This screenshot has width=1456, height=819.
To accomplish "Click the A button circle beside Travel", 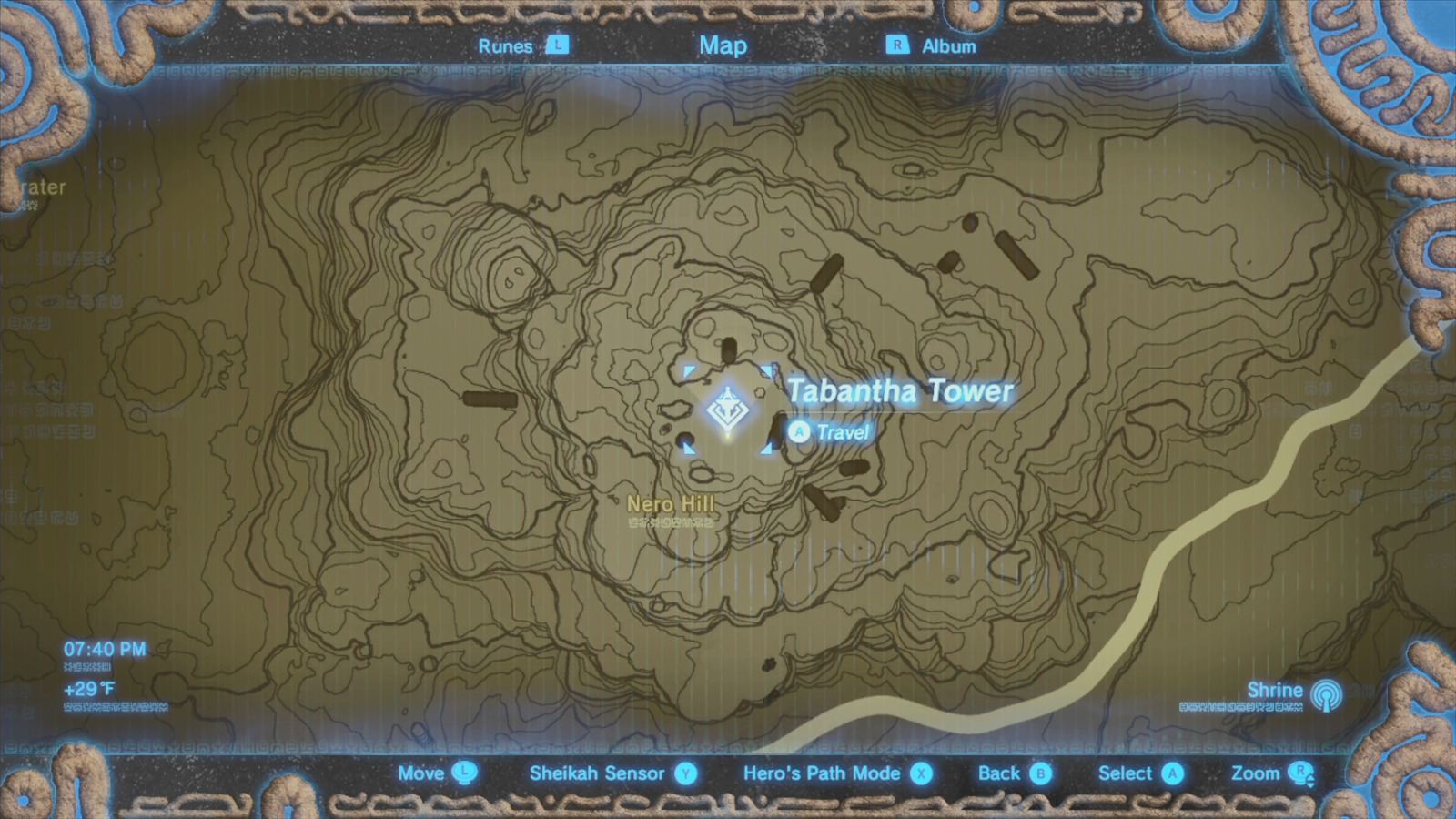I will pos(799,433).
